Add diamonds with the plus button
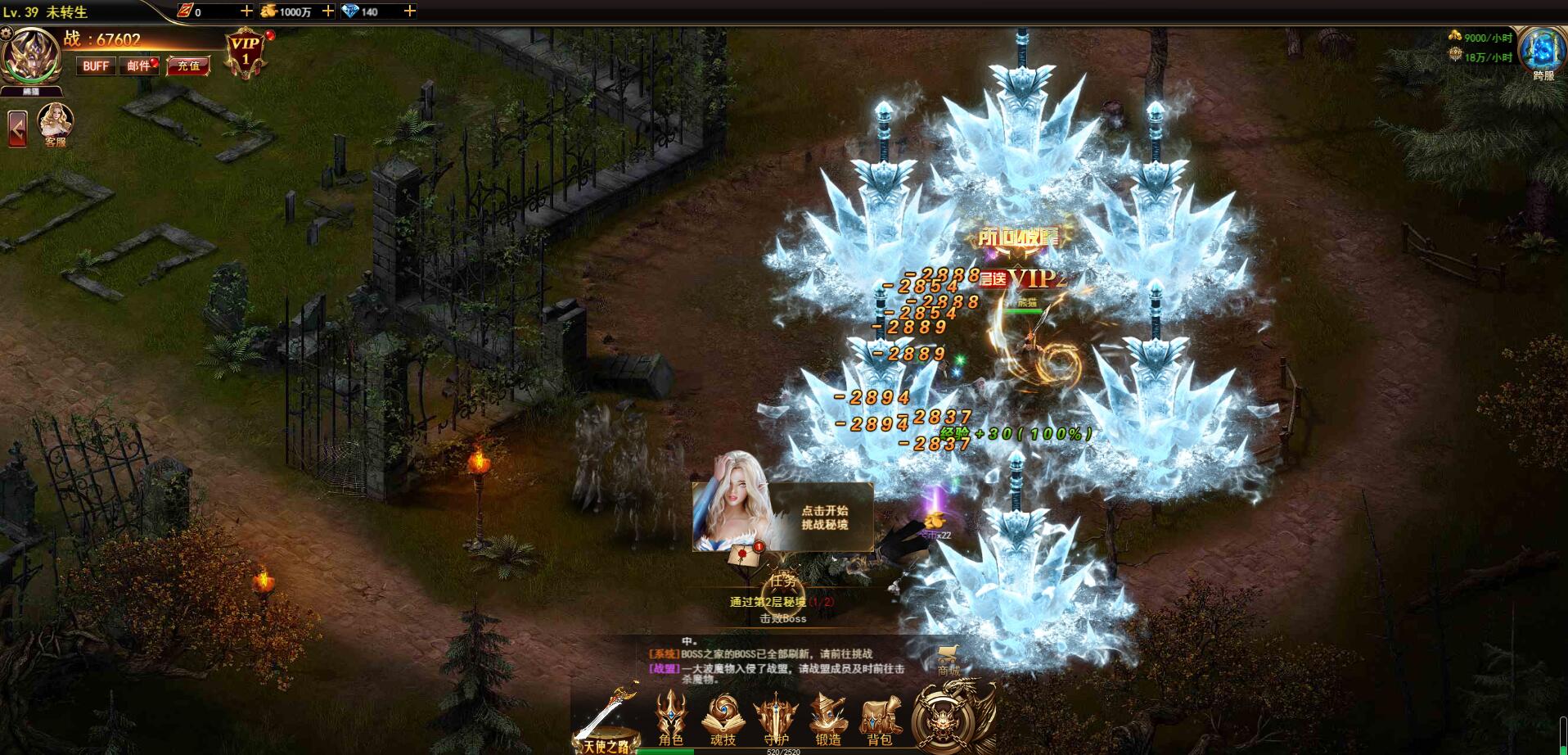Screen dimensions: 1568x755 click(x=409, y=11)
